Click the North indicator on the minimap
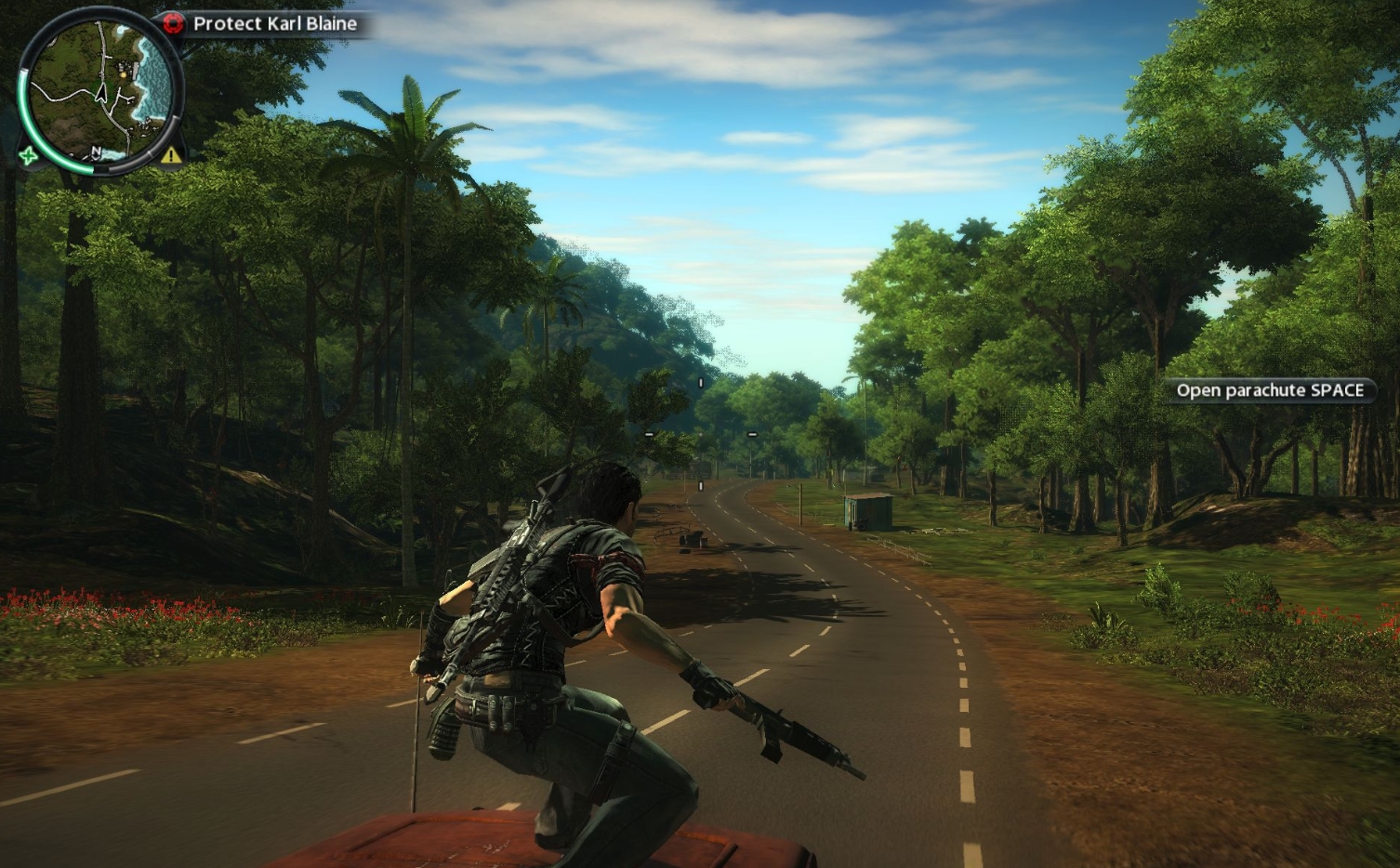This screenshot has width=1400, height=868. [97, 151]
